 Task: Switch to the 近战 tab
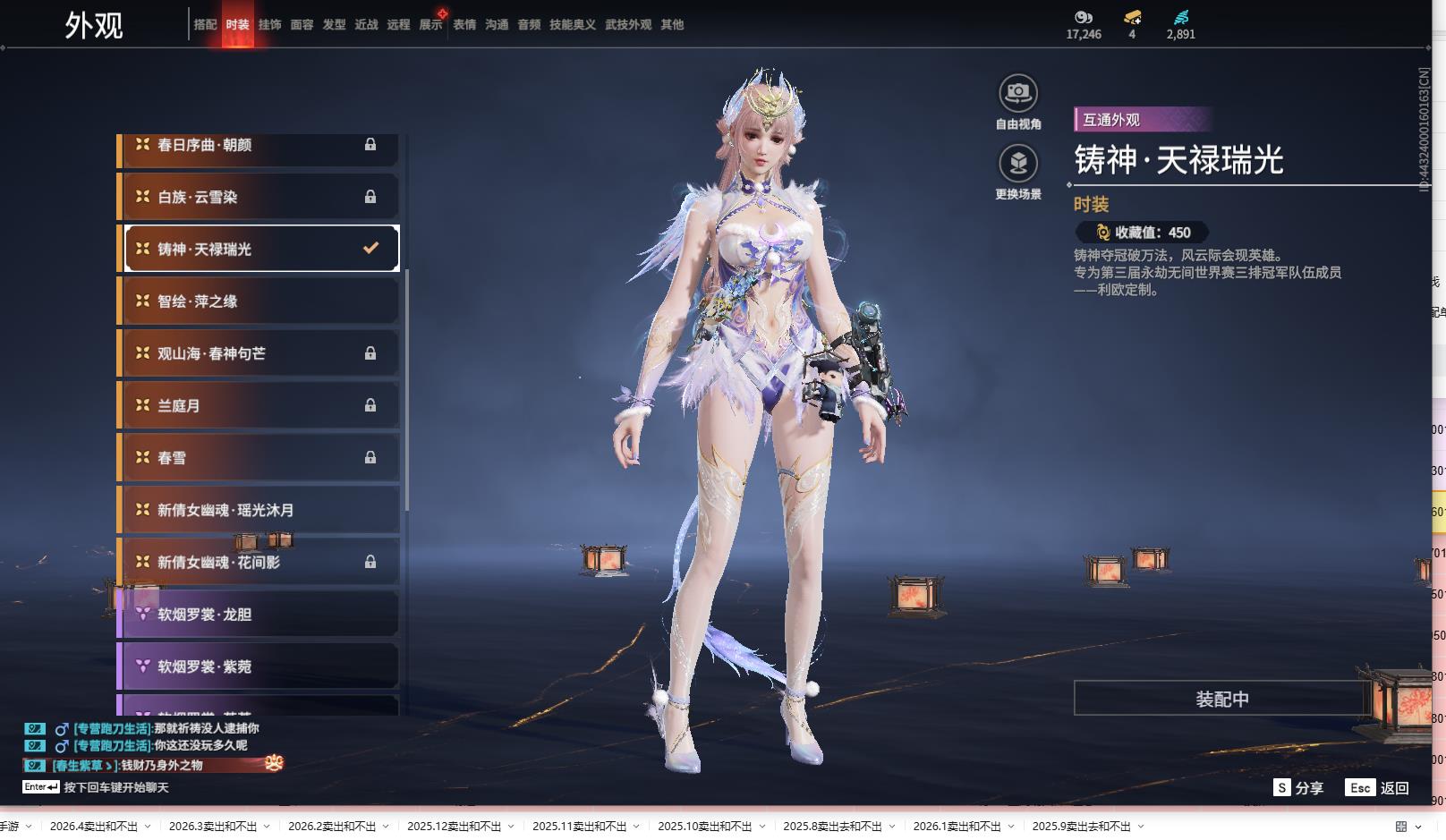point(366,25)
